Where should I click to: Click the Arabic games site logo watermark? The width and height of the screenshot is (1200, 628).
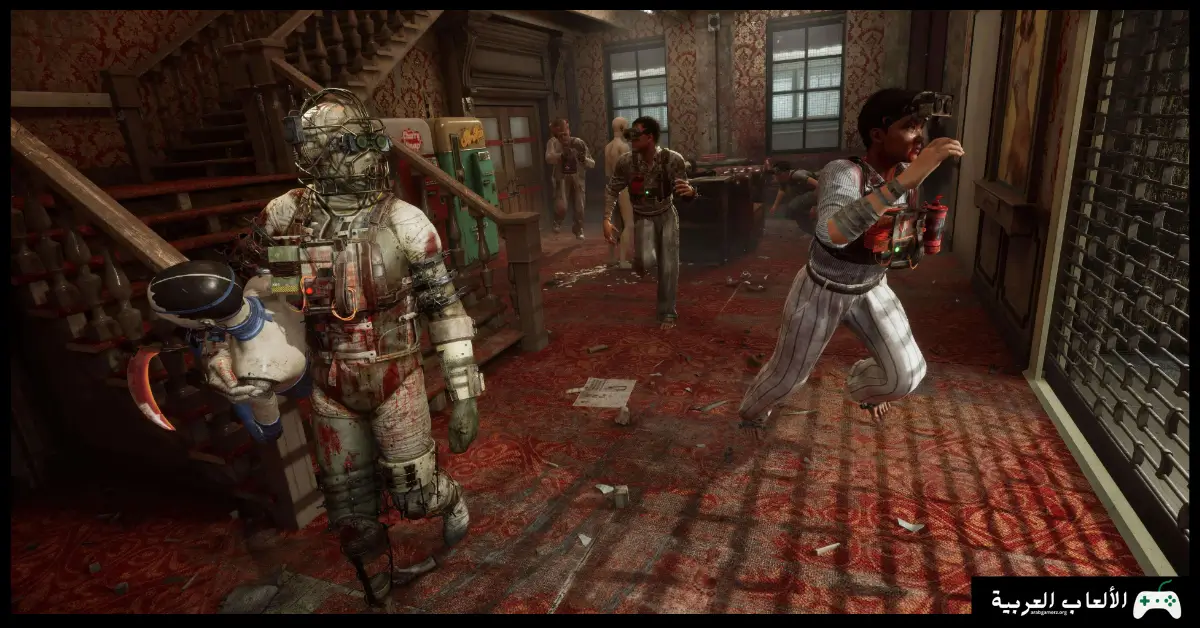1084,601
